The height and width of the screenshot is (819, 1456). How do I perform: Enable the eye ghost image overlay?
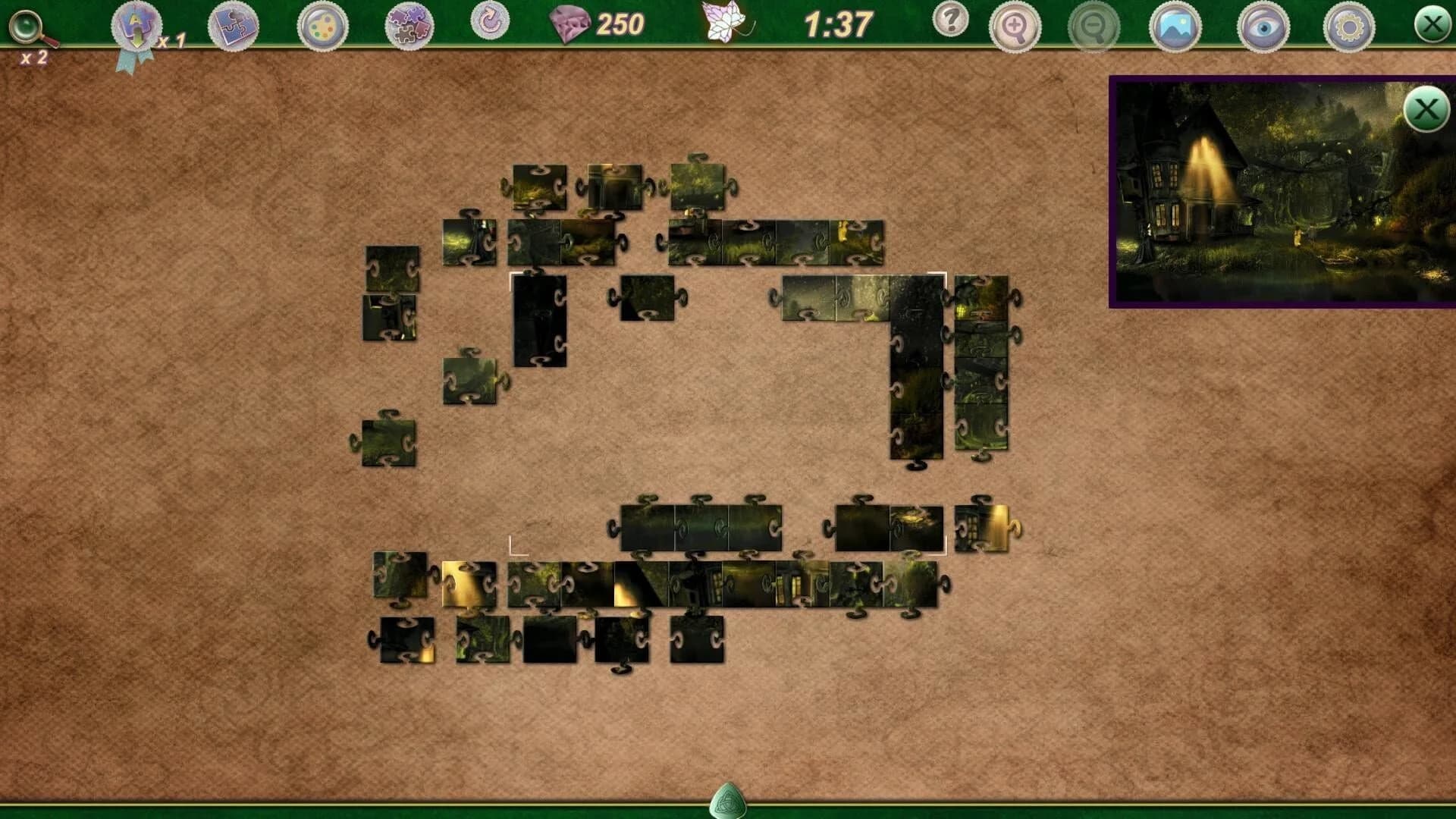[1261, 25]
